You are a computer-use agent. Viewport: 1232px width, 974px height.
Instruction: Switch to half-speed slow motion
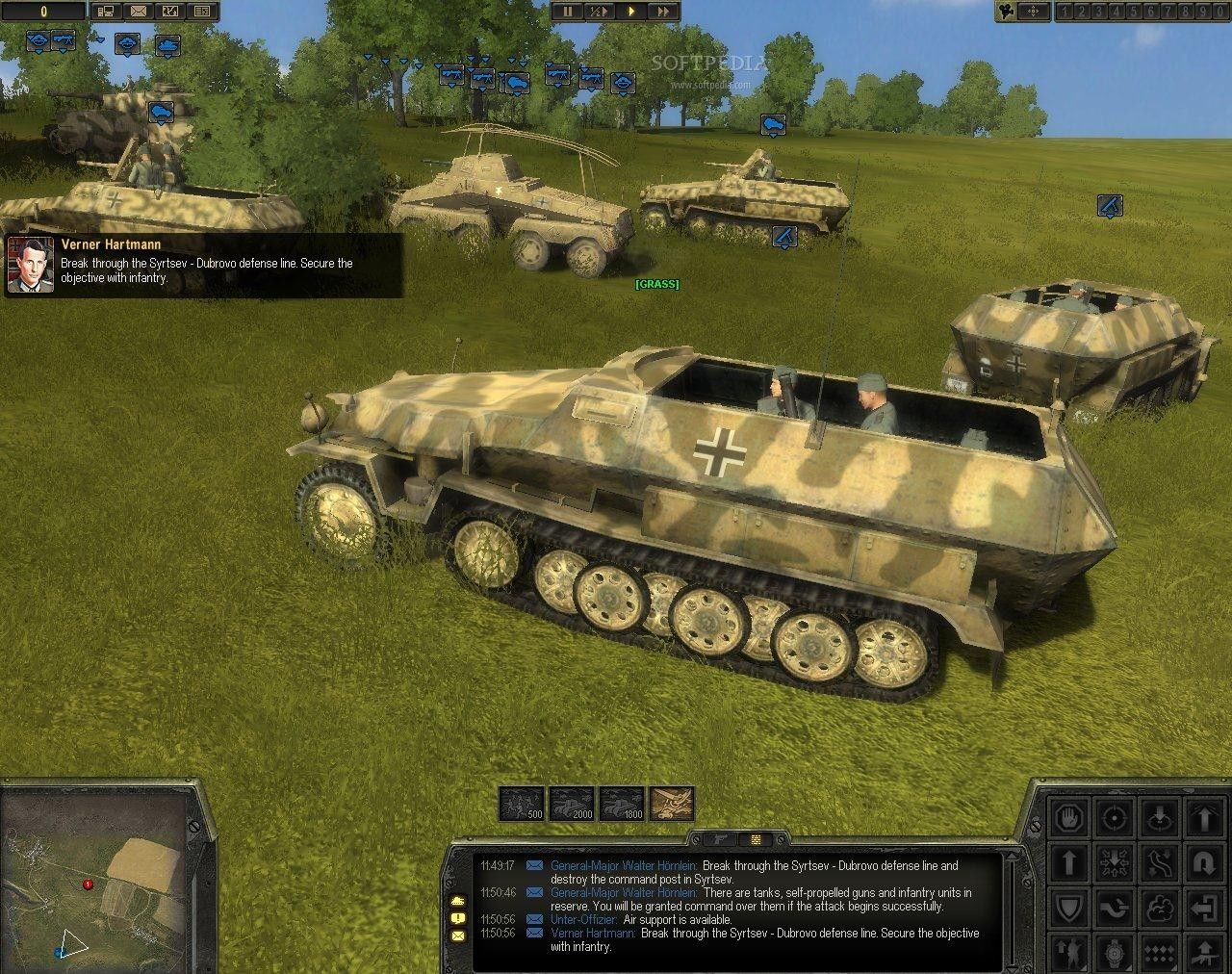[599, 12]
